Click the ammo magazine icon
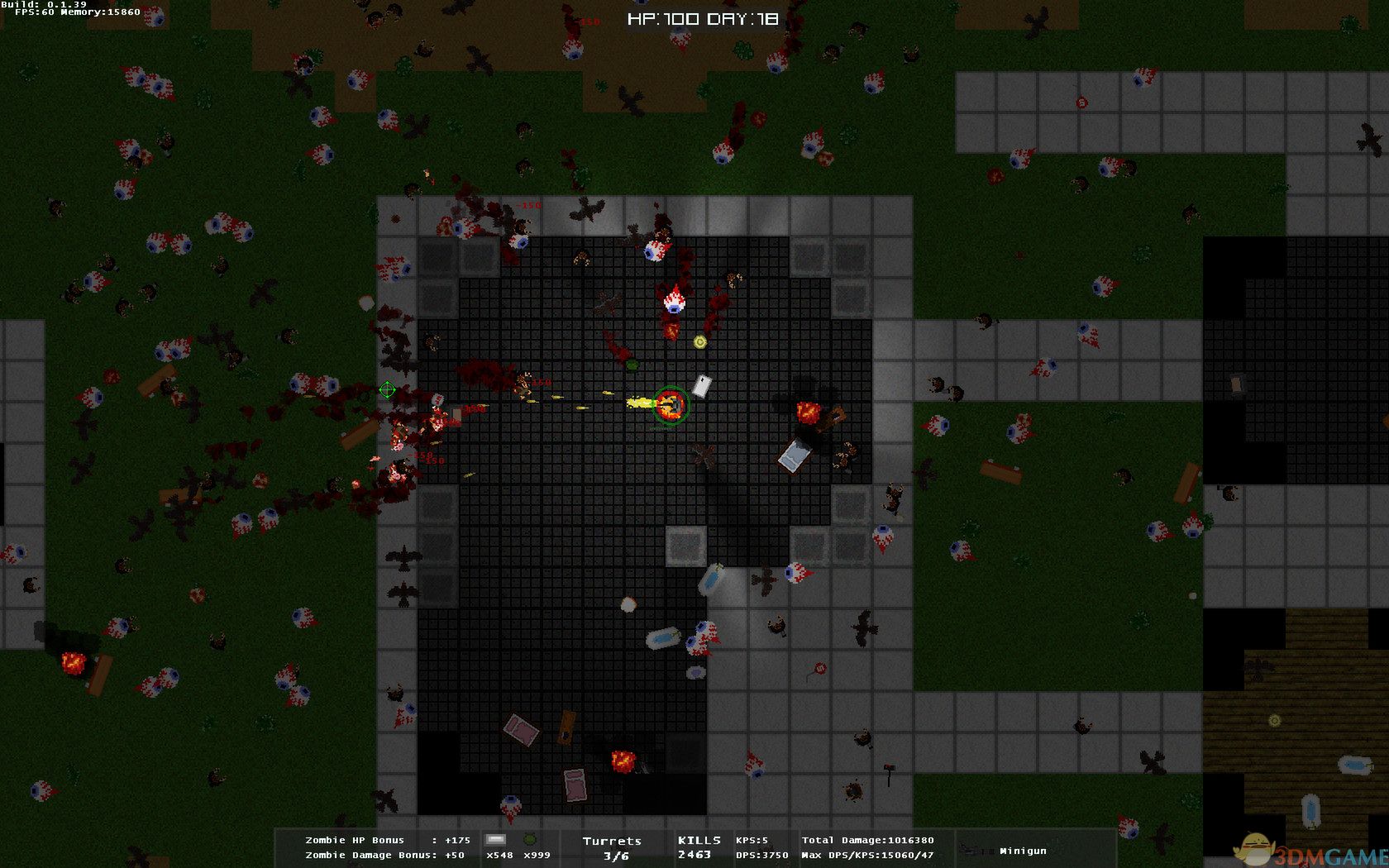This screenshot has width=1389, height=868. click(495, 840)
